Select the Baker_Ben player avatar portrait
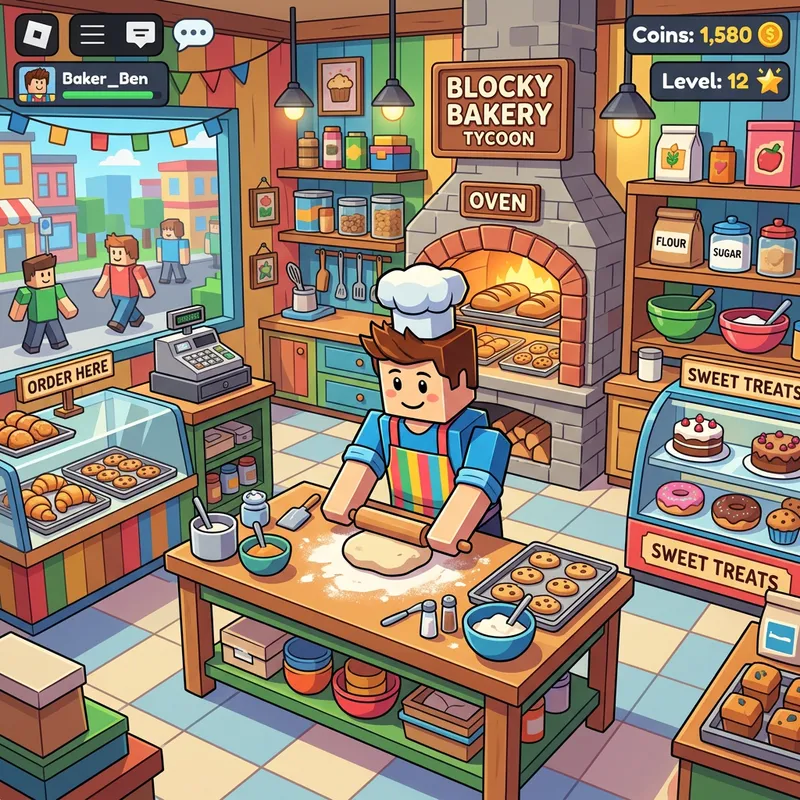Image resolution: width=800 pixels, height=800 pixels. coord(38,84)
